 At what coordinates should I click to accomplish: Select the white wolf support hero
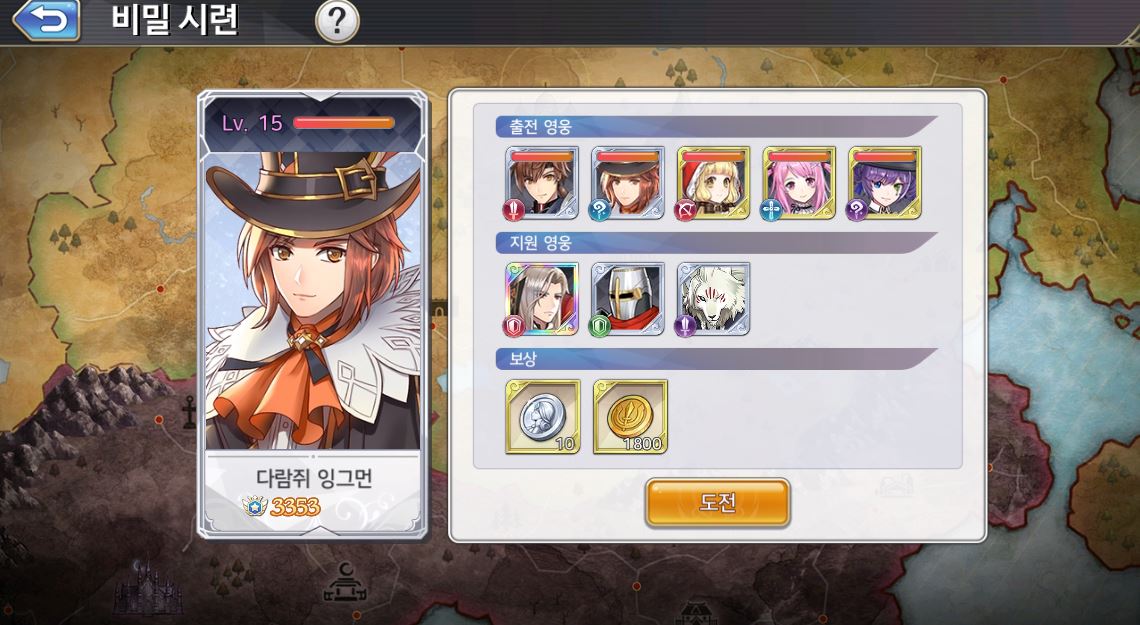click(x=713, y=299)
